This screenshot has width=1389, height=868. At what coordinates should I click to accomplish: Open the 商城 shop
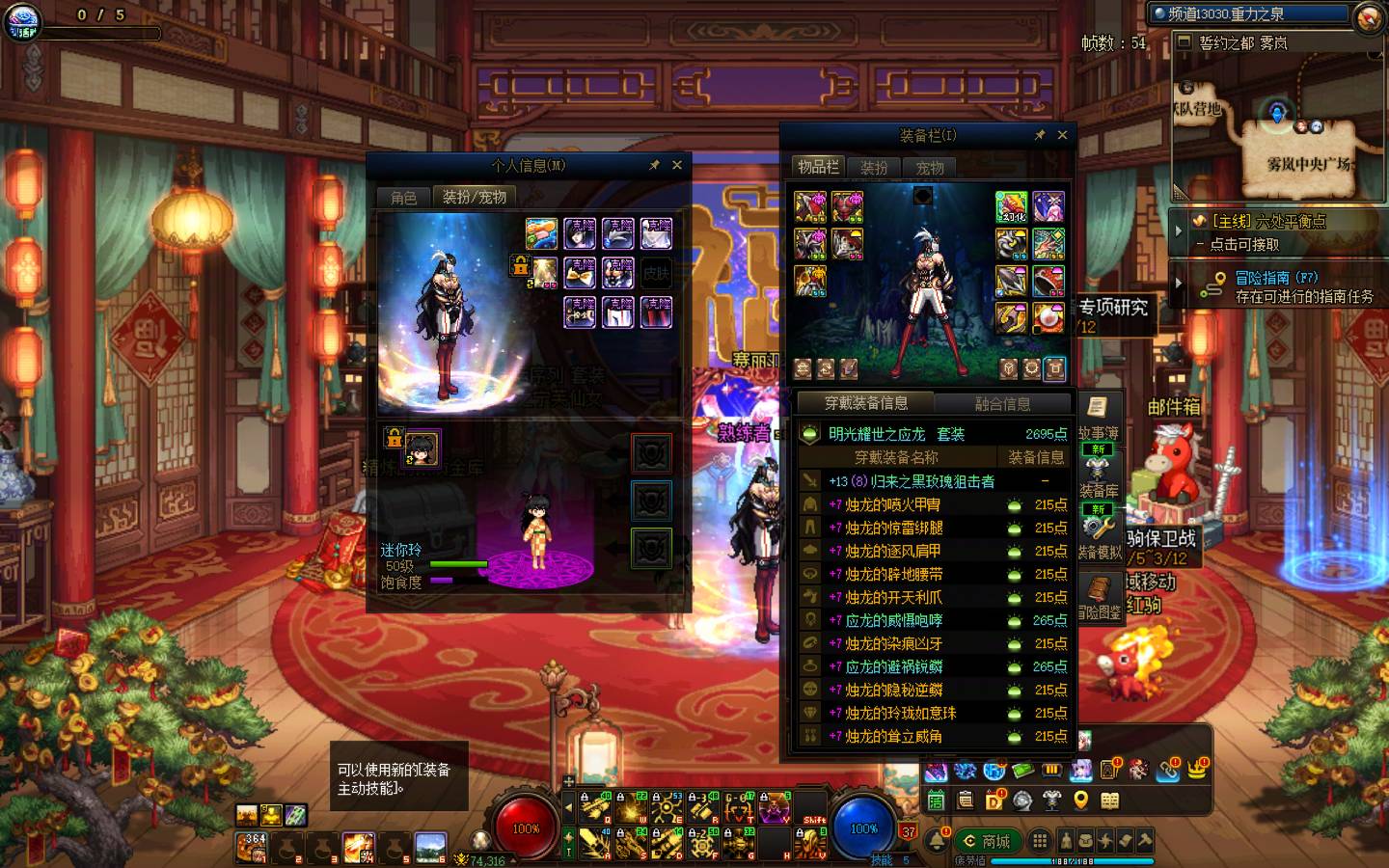pyautogui.click(x=986, y=841)
